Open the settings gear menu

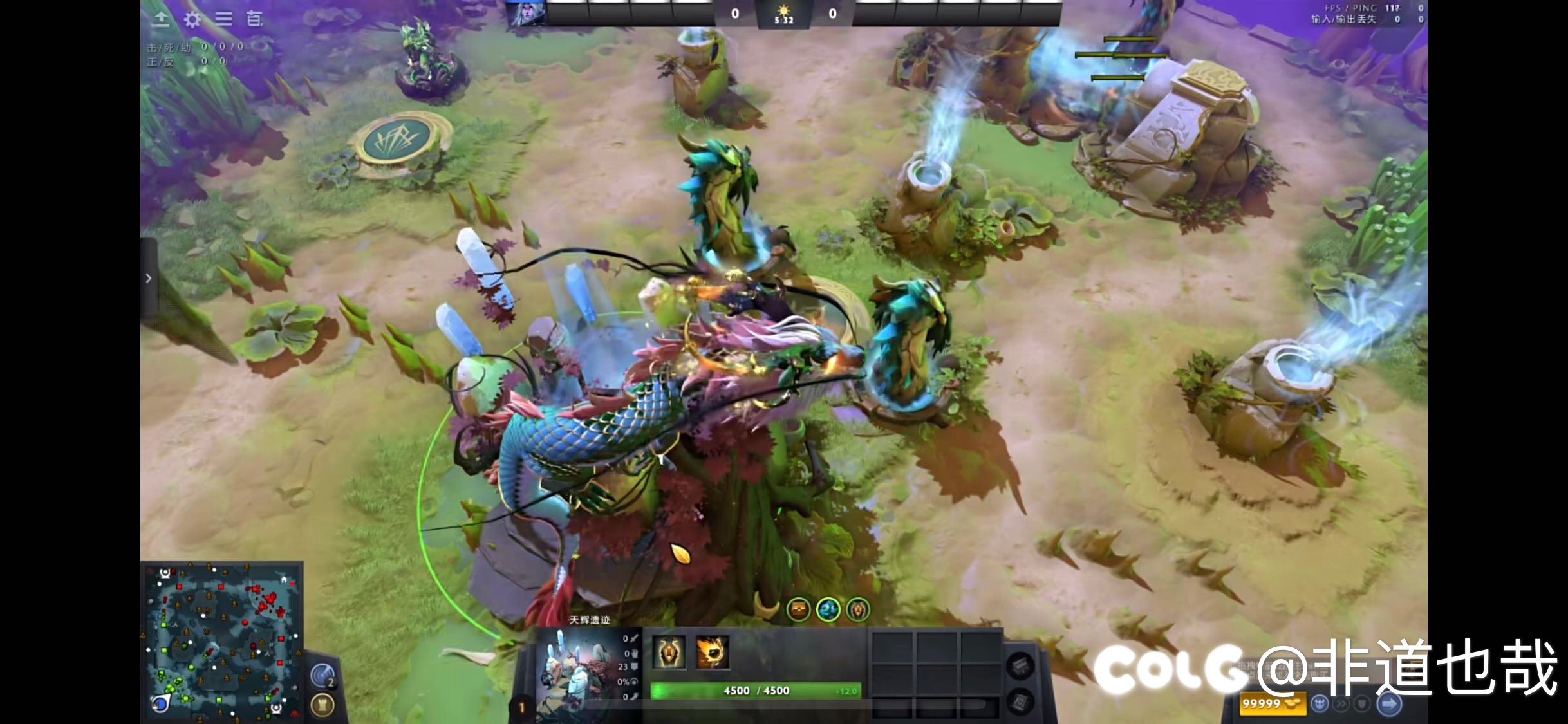click(x=192, y=19)
